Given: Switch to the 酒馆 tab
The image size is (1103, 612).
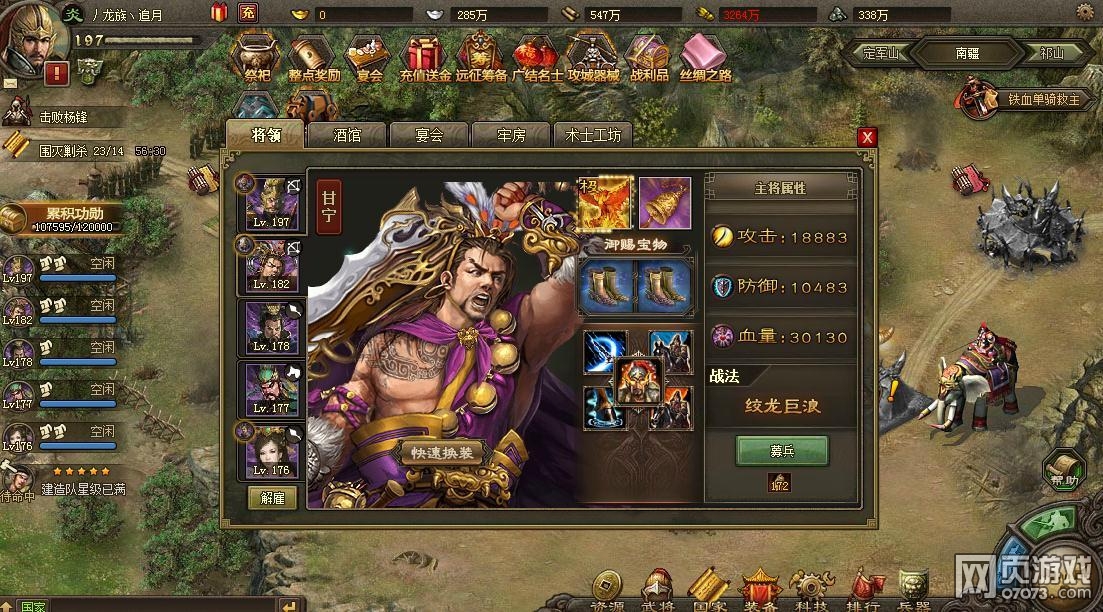Looking at the screenshot, I should point(347,135).
